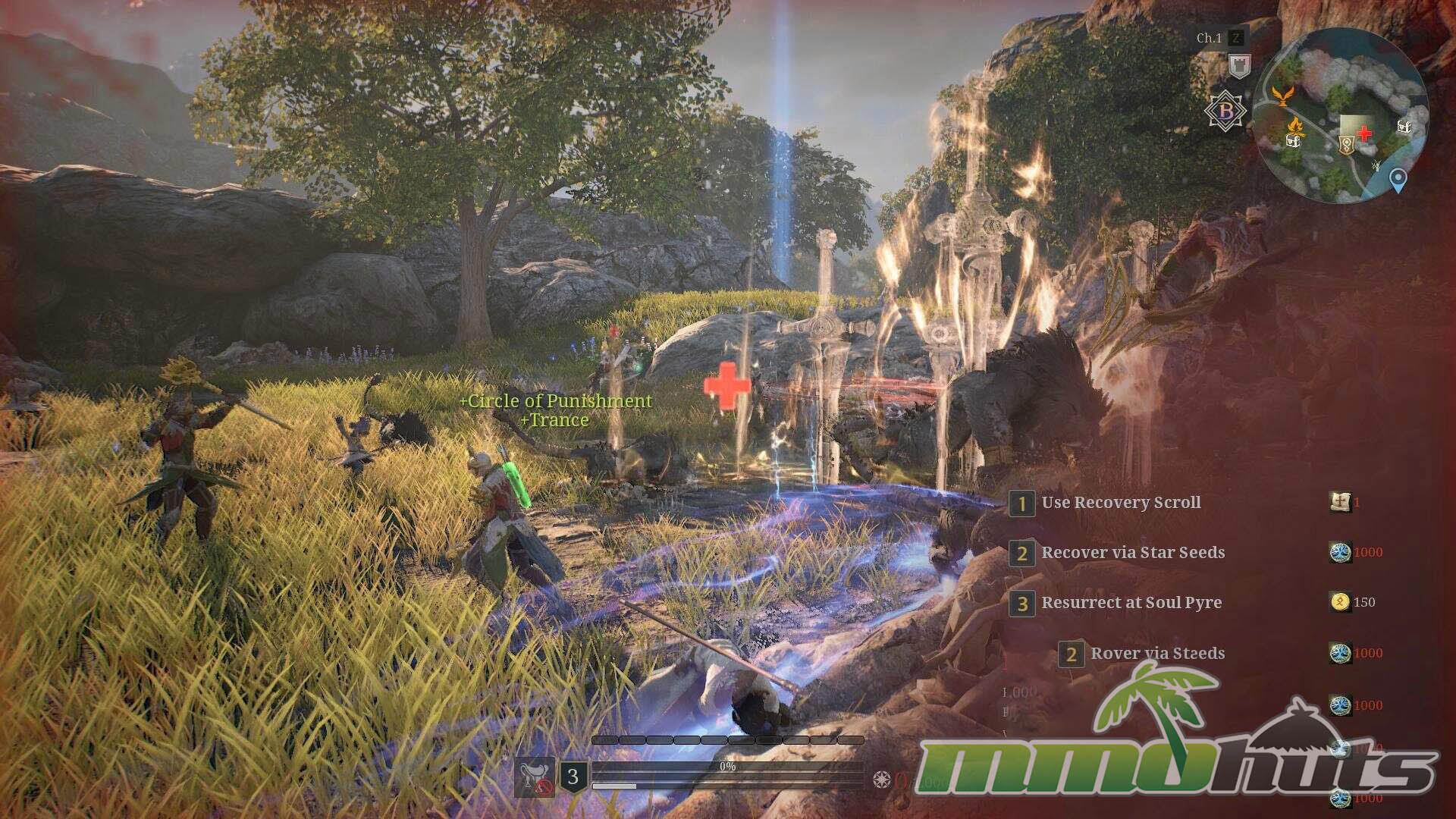1456x819 pixels.
Task: Select the gold rune shield minimap marker
Action: click(x=1346, y=144)
